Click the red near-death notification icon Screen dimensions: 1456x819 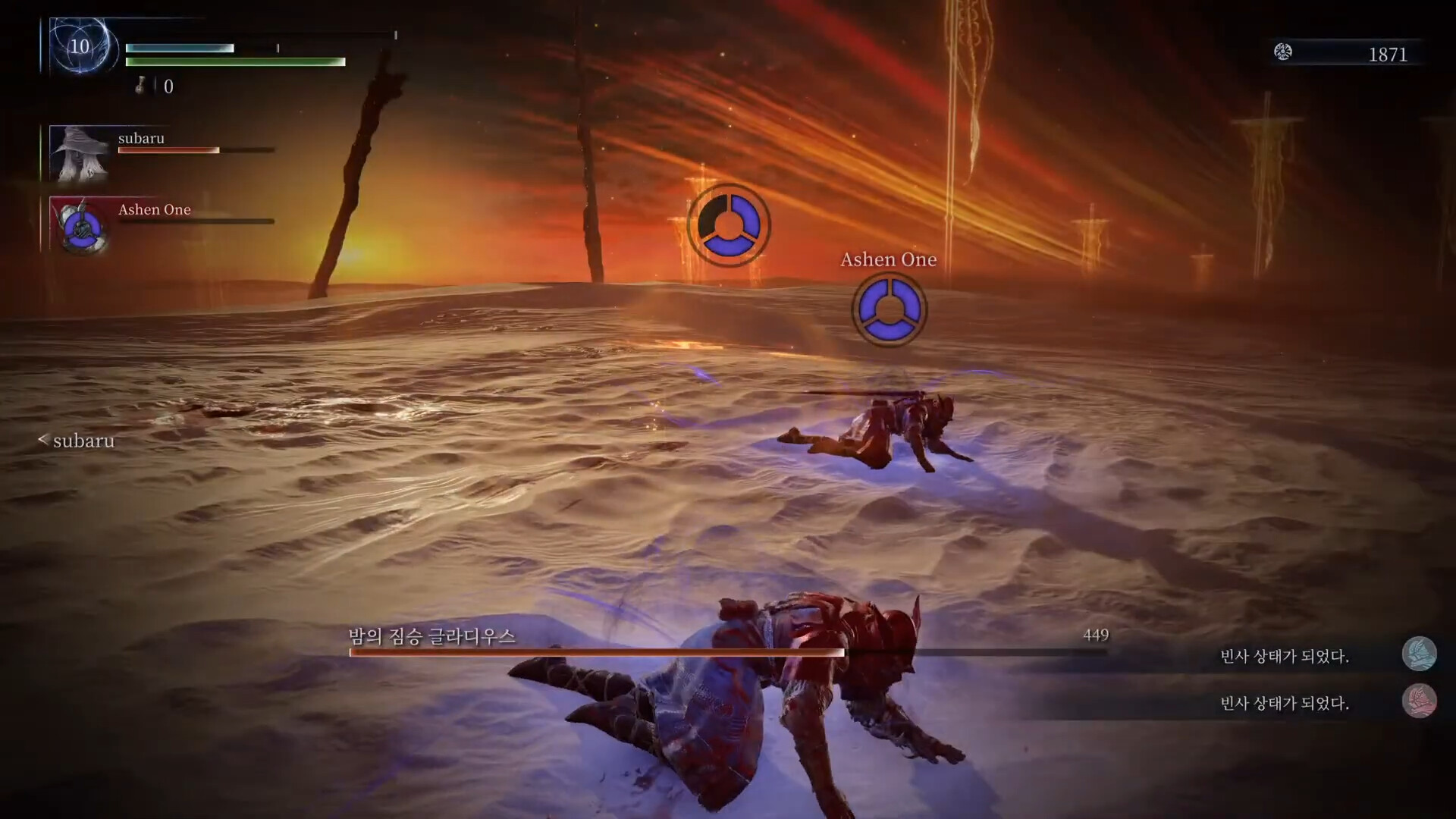click(1419, 701)
